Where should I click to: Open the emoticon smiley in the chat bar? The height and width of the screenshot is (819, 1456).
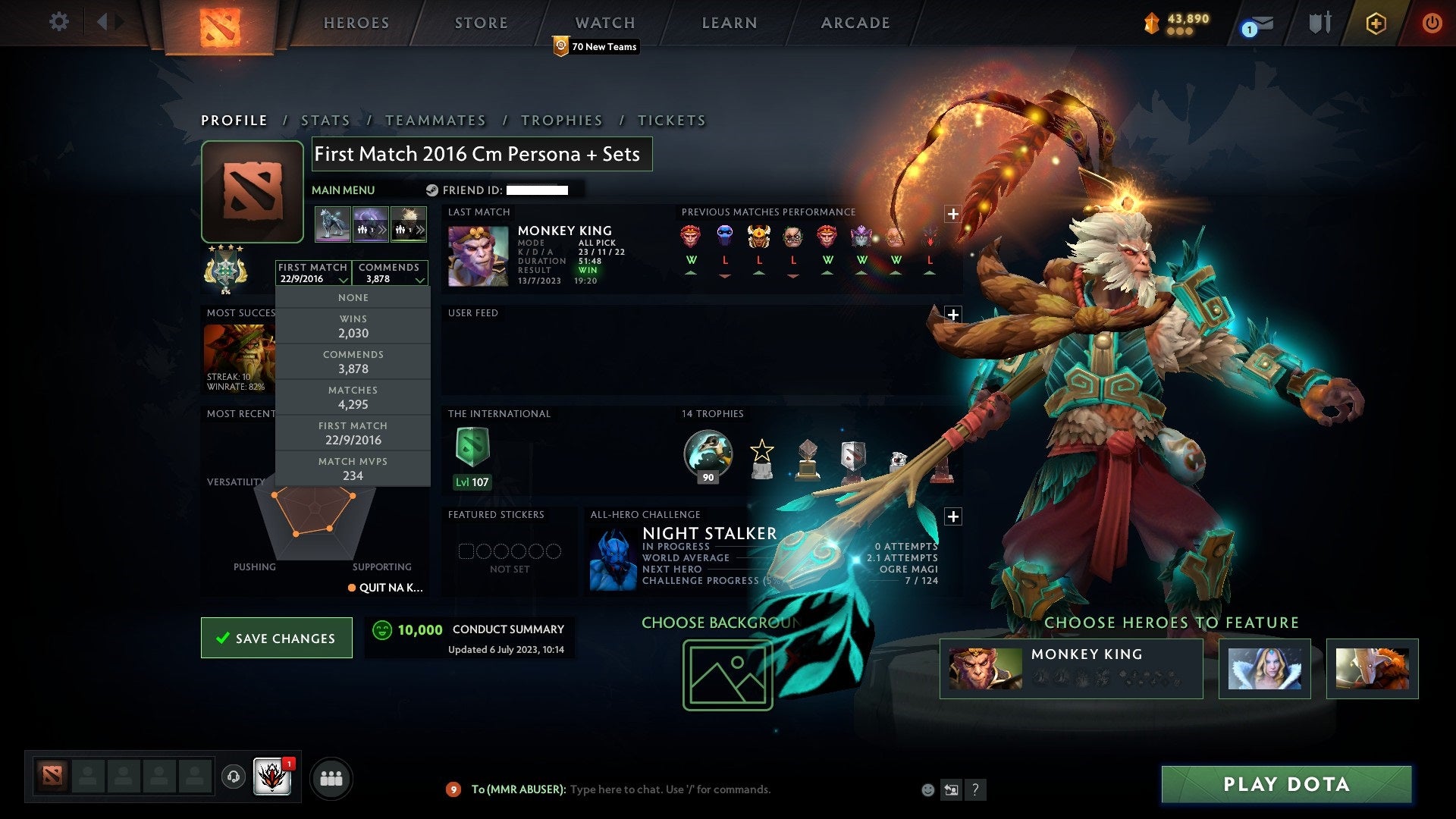click(927, 789)
